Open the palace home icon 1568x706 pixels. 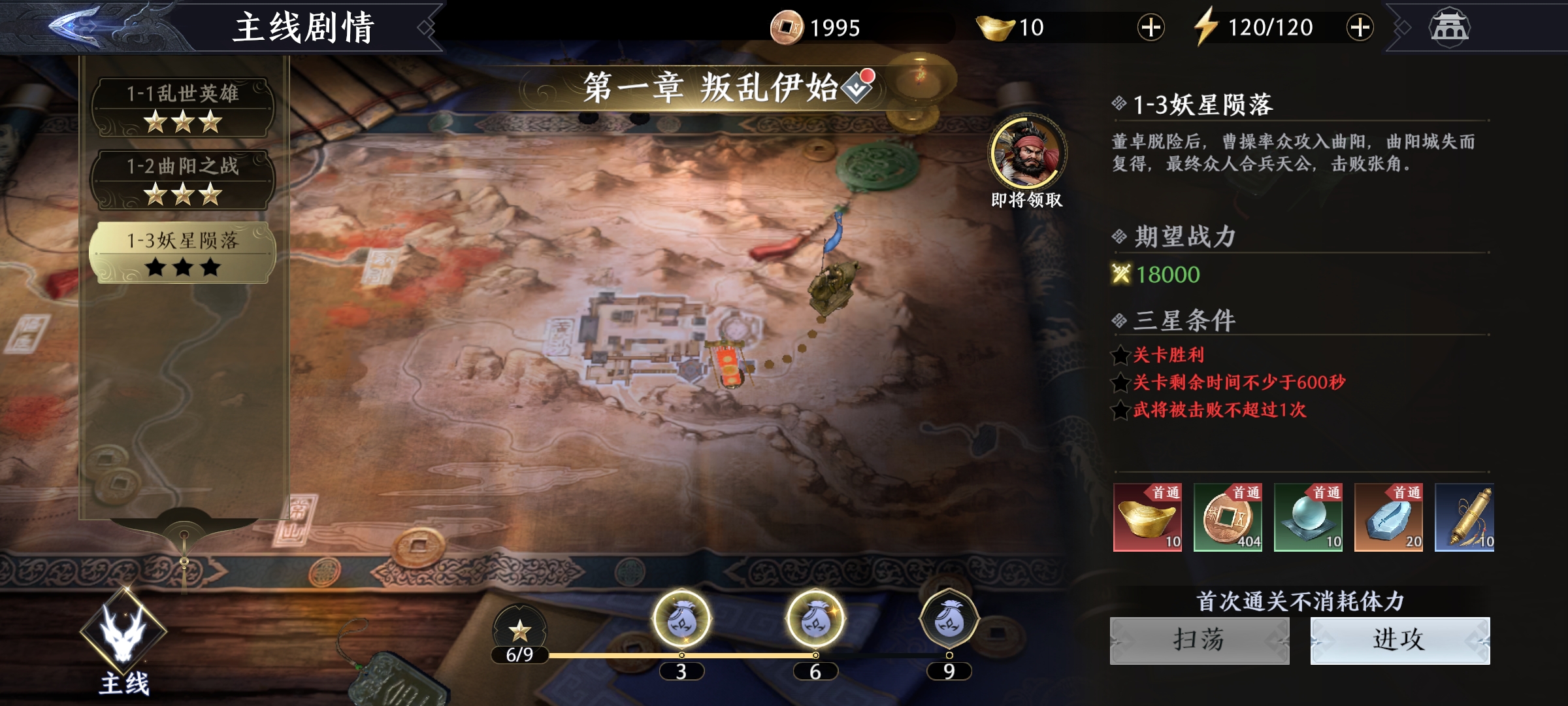pyautogui.click(x=1449, y=27)
